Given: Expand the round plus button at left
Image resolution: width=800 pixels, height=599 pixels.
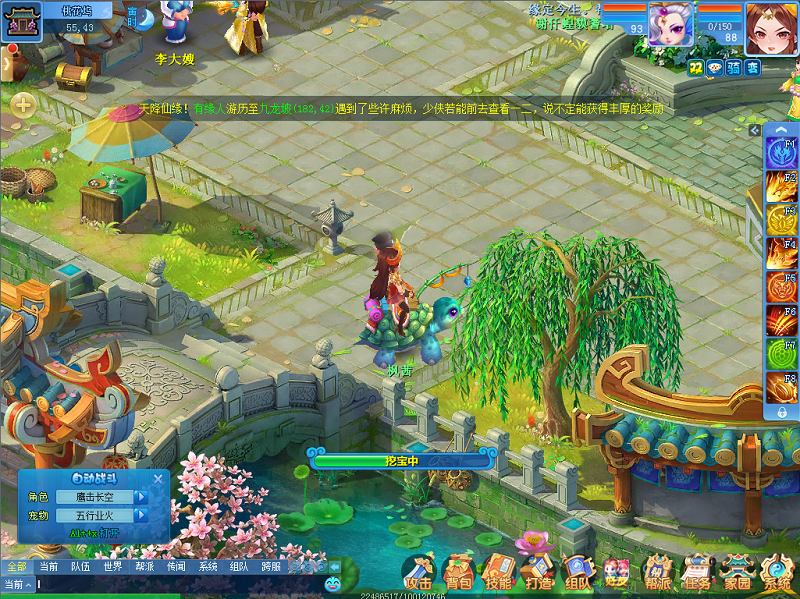Looking at the screenshot, I should pos(23,103).
